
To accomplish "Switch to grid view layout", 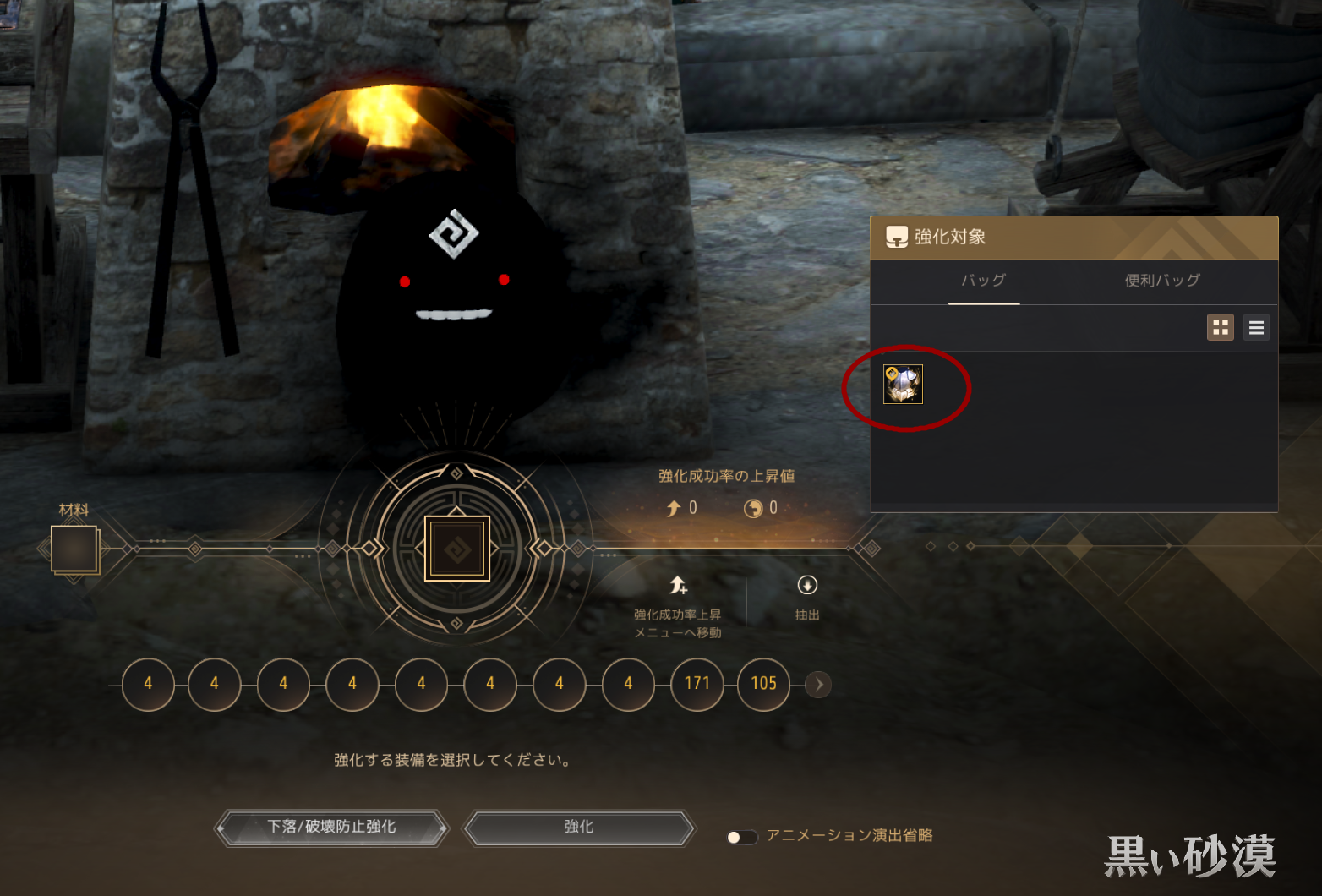I will click(1221, 327).
